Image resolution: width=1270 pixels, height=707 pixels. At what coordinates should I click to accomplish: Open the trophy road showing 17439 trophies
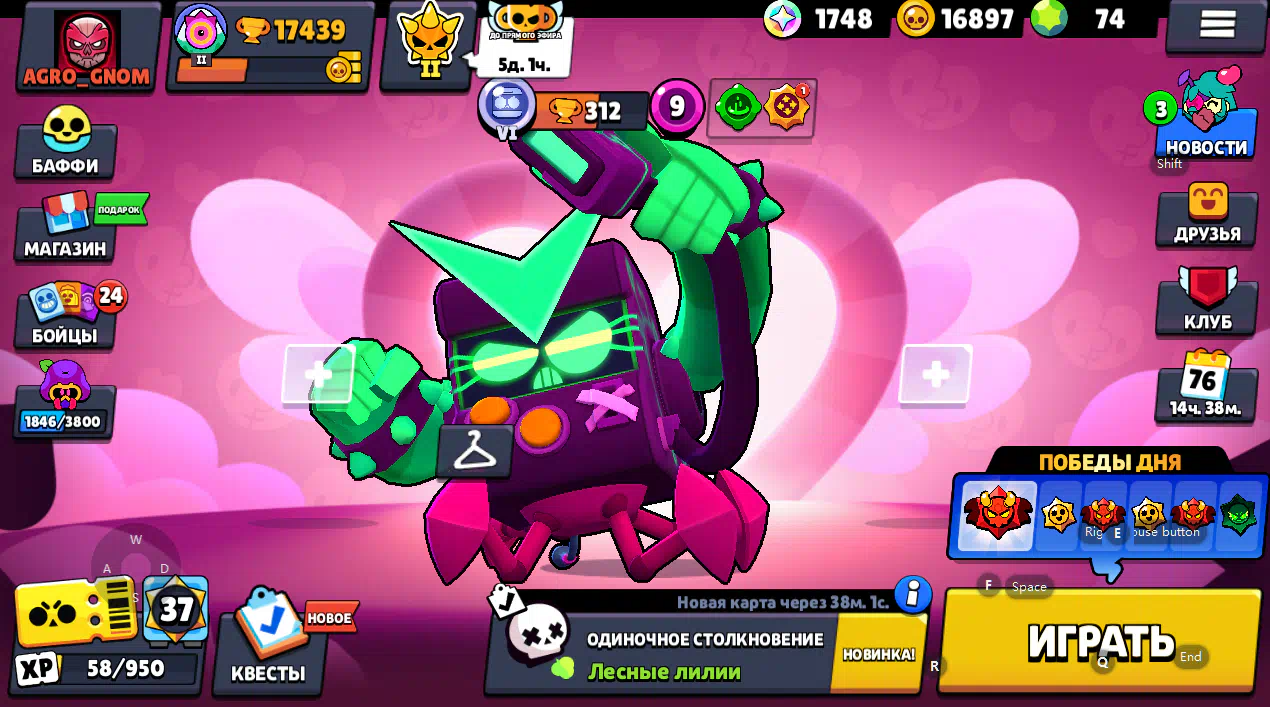[270, 46]
